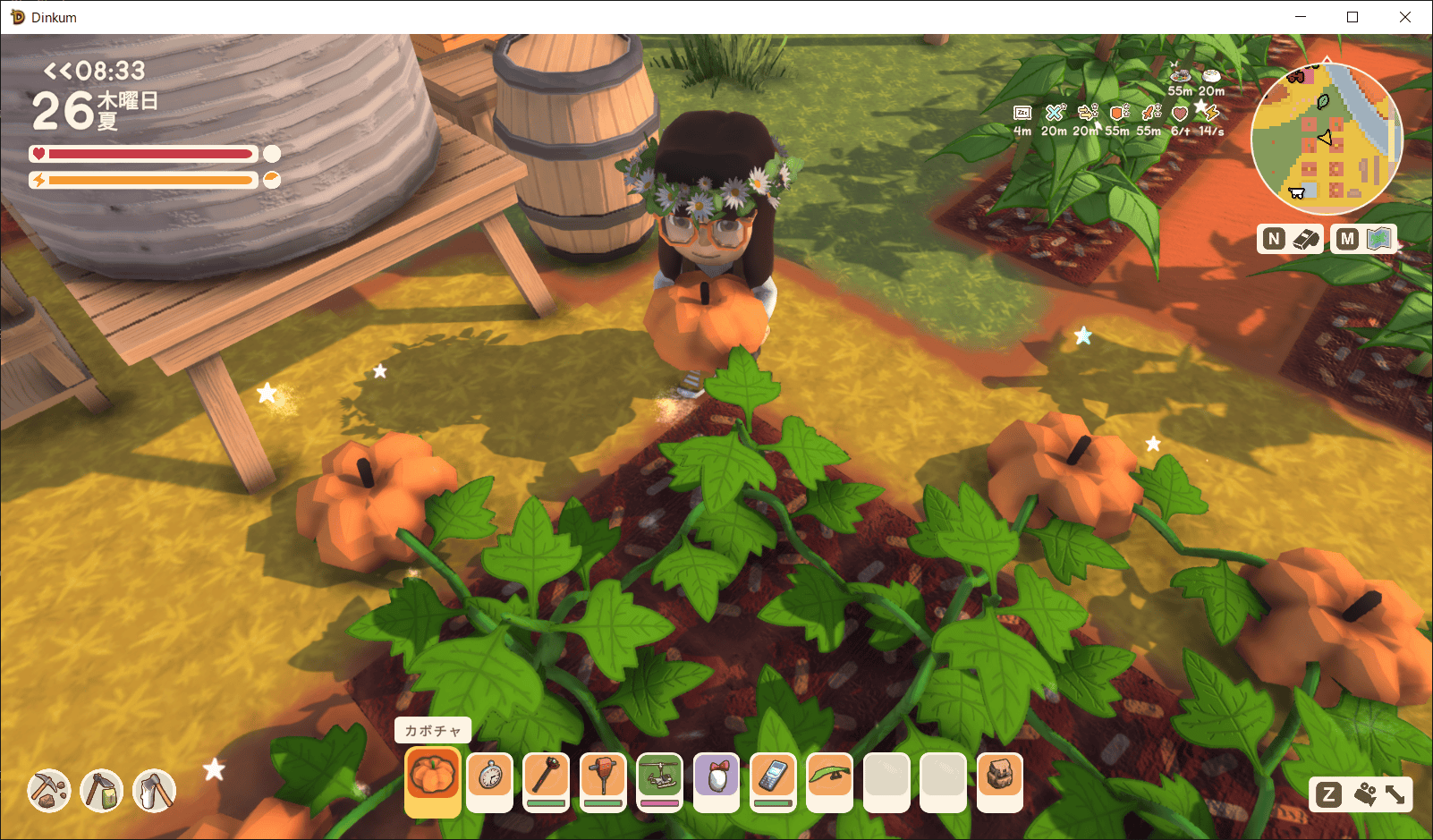
Task: Choose the green hang glider slot
Action: pyautogui.click(x=829, y=776)
